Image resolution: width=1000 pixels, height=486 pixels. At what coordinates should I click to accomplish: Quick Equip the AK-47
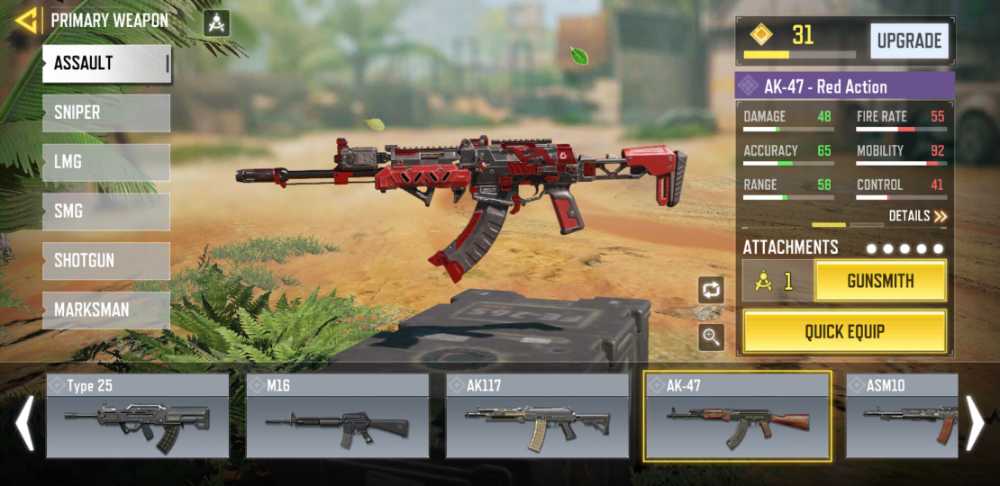coord(845,331)
